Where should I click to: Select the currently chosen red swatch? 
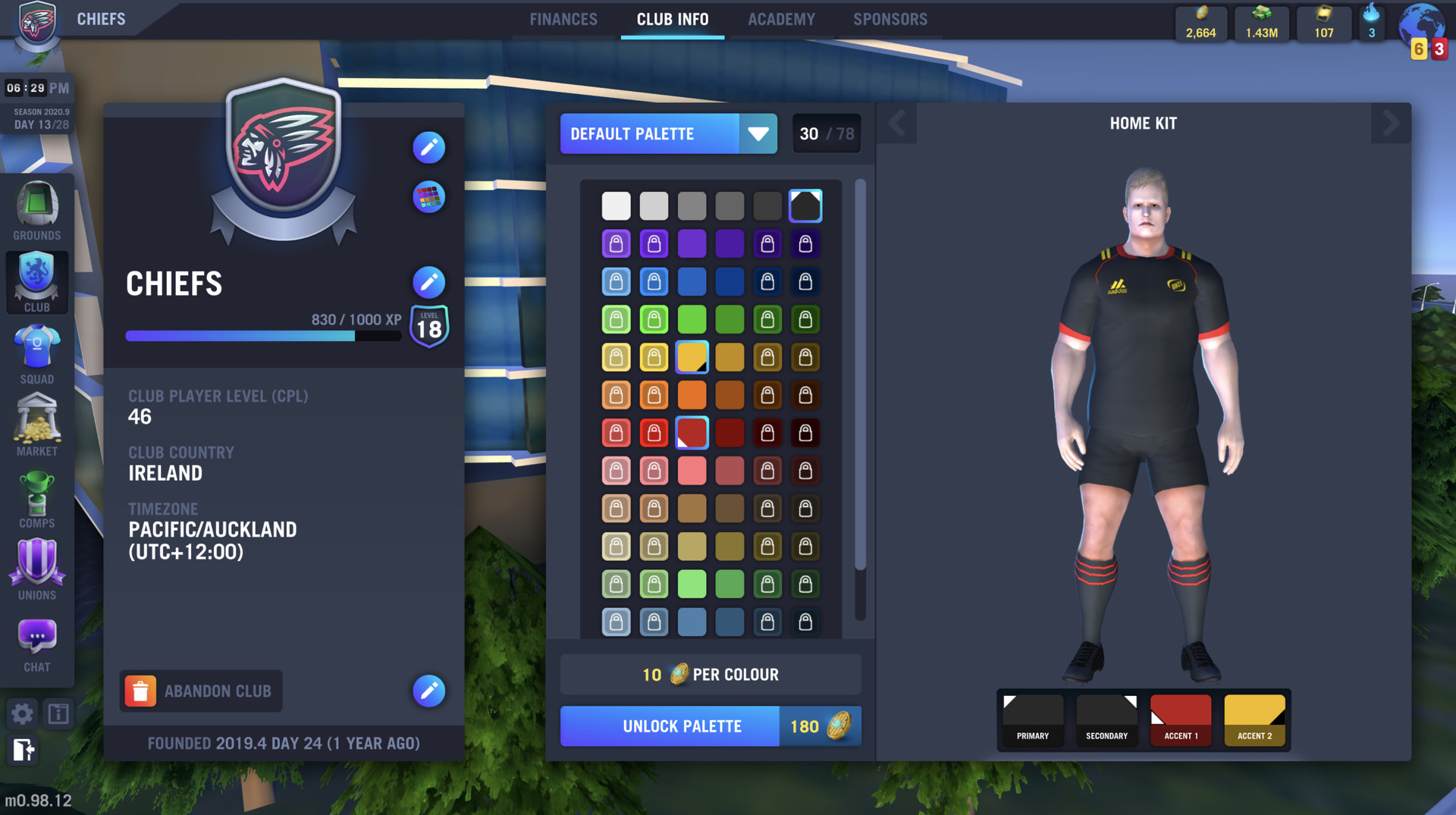pyautogui.click(x=692, y=432)
